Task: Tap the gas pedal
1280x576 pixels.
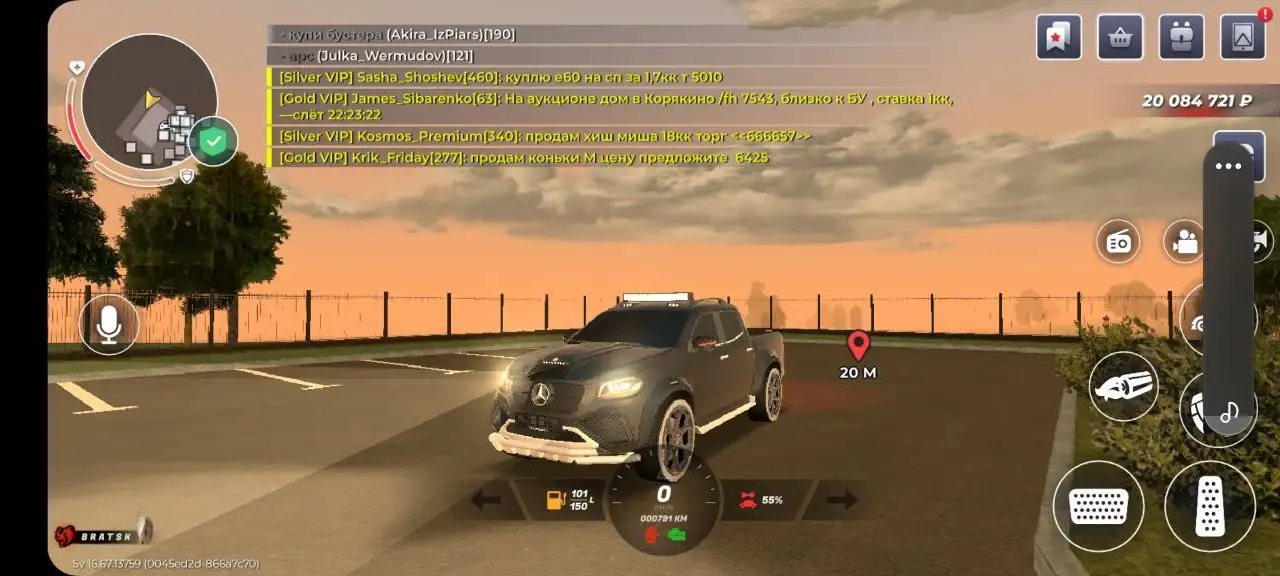Action: click(1210, 506)
